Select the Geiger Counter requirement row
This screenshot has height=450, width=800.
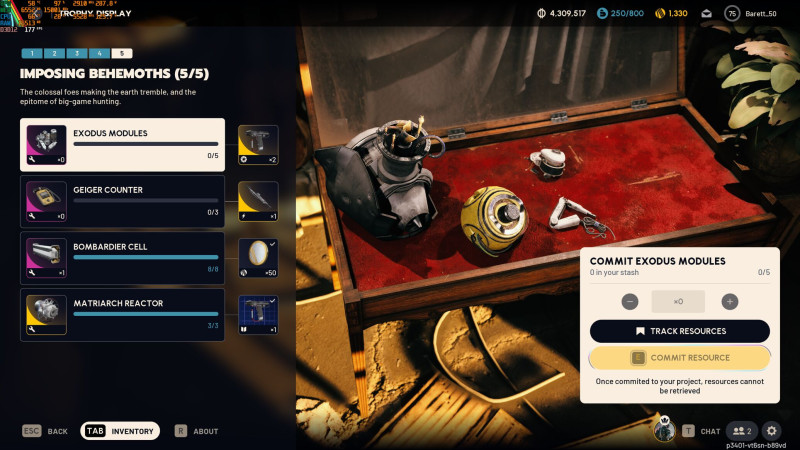click(123, 201)
